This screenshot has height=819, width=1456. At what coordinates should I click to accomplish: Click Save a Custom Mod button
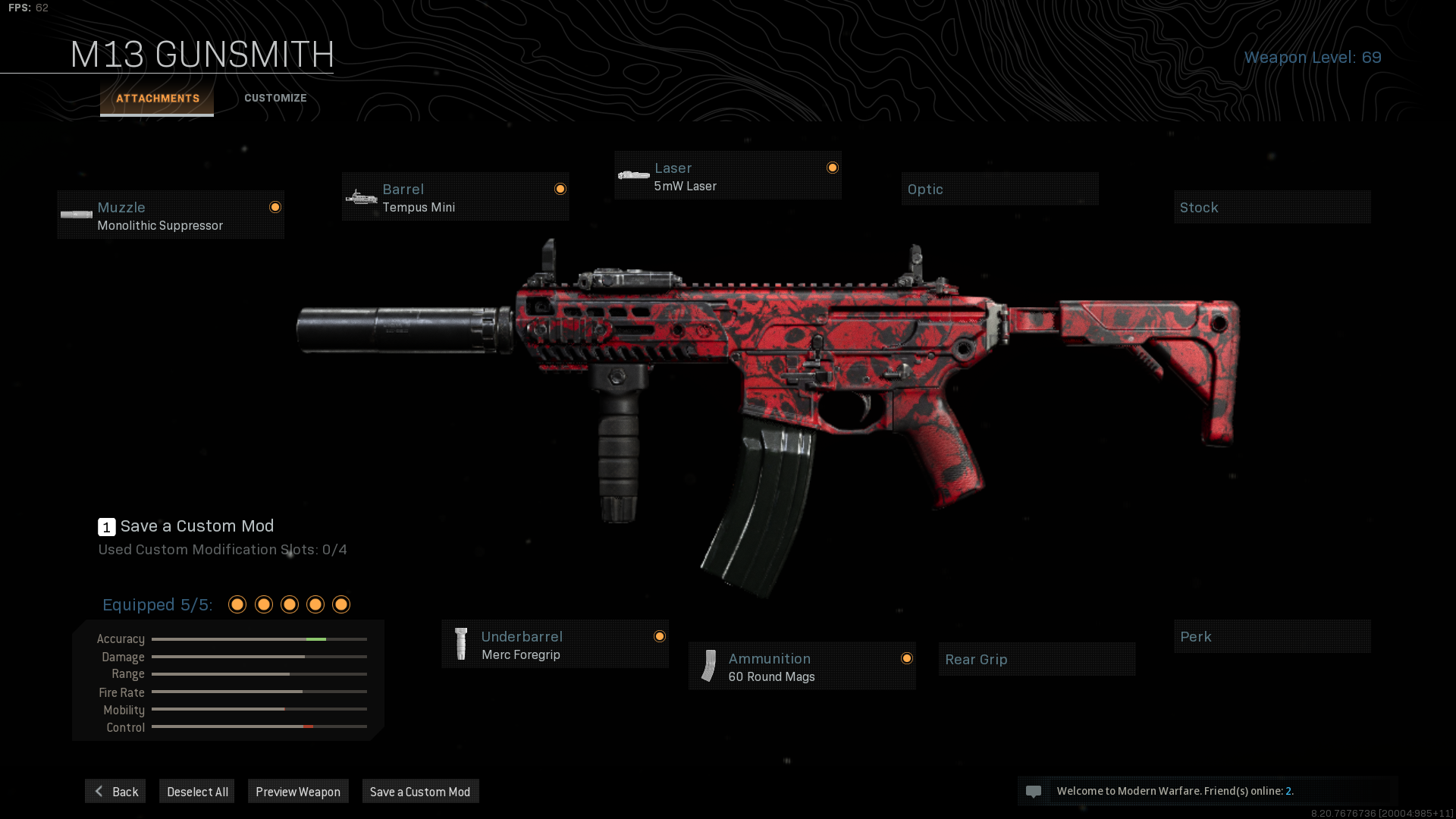[x=420, y=791]
